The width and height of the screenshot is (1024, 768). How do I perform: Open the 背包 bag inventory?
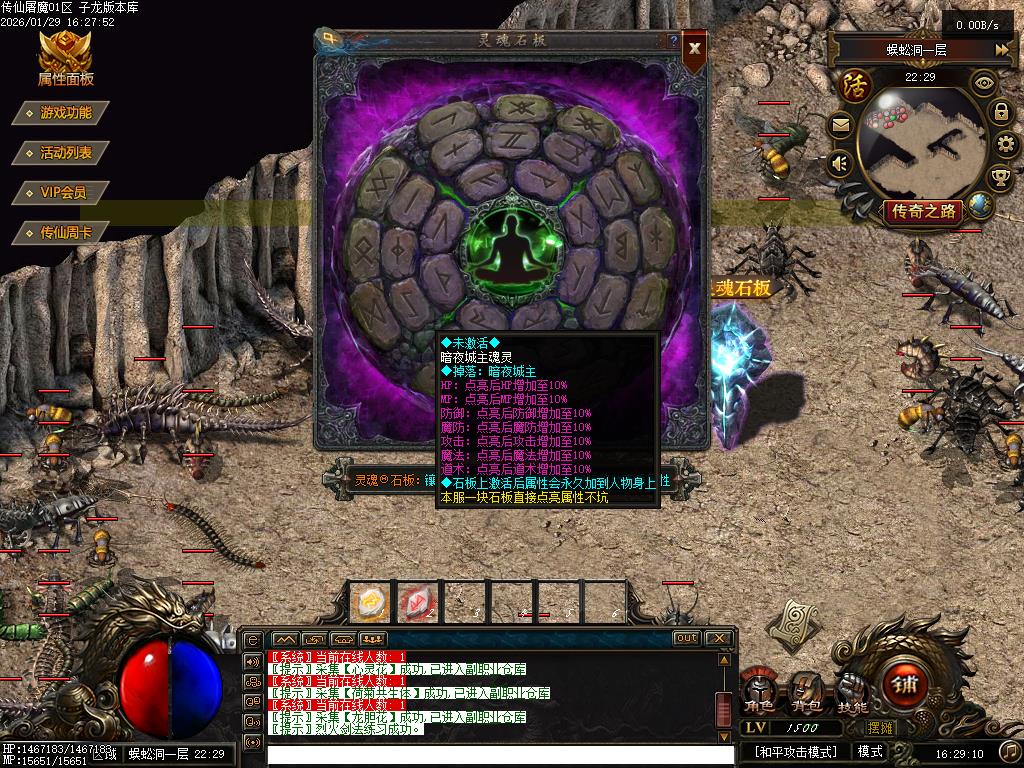click(804, 692)
